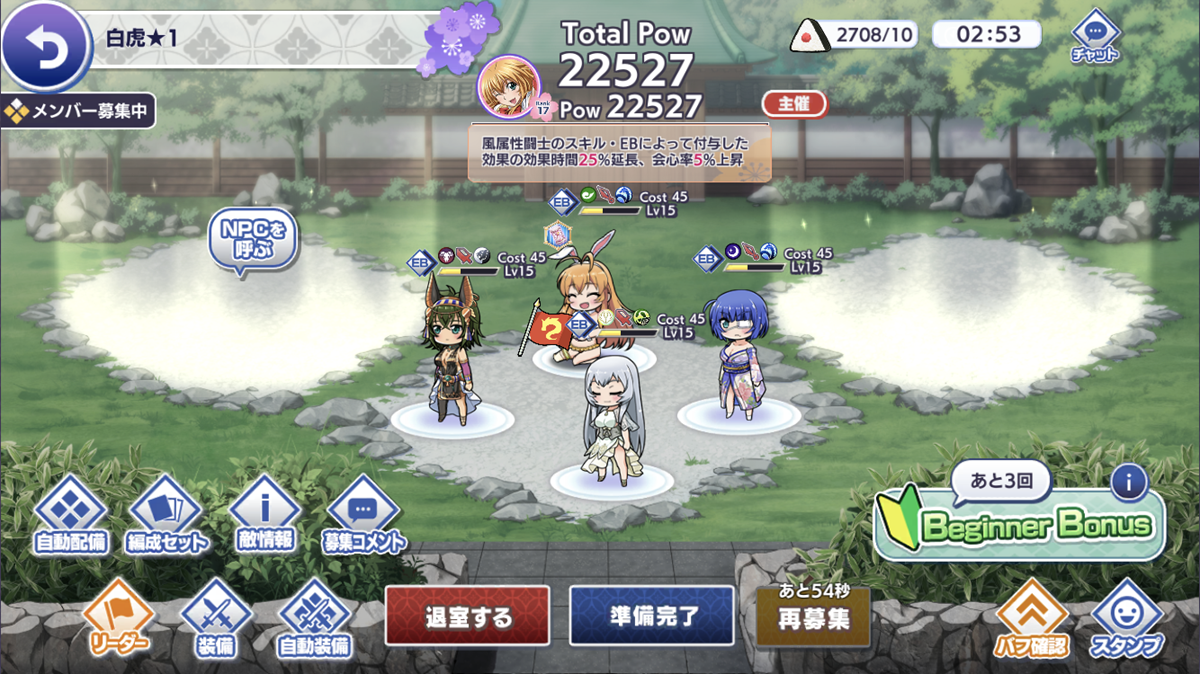Click the Beginner Bonus banner

(1020, 525)
